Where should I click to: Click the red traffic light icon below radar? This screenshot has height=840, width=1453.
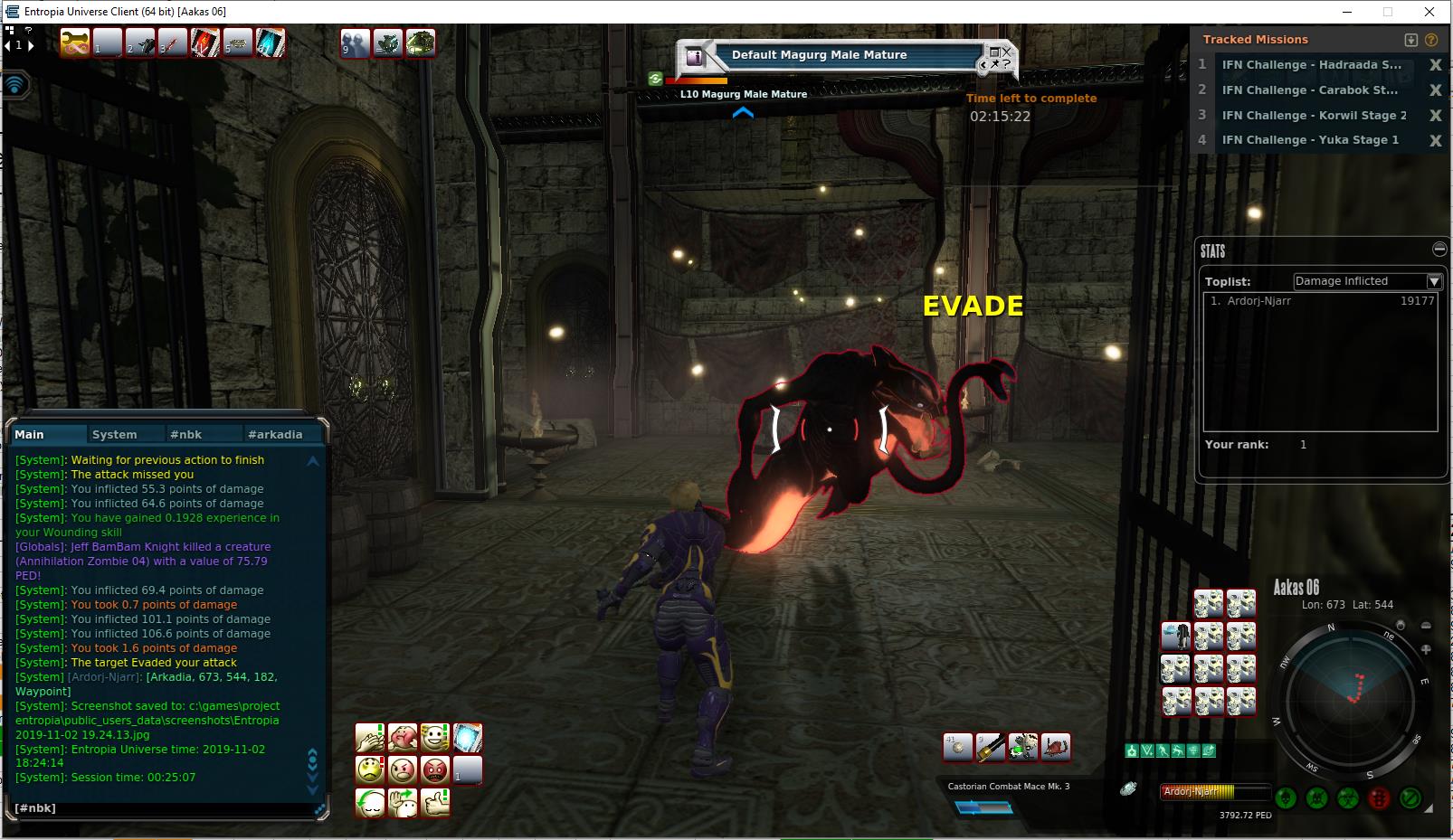pyautogui.click(x=1379, y=798)
